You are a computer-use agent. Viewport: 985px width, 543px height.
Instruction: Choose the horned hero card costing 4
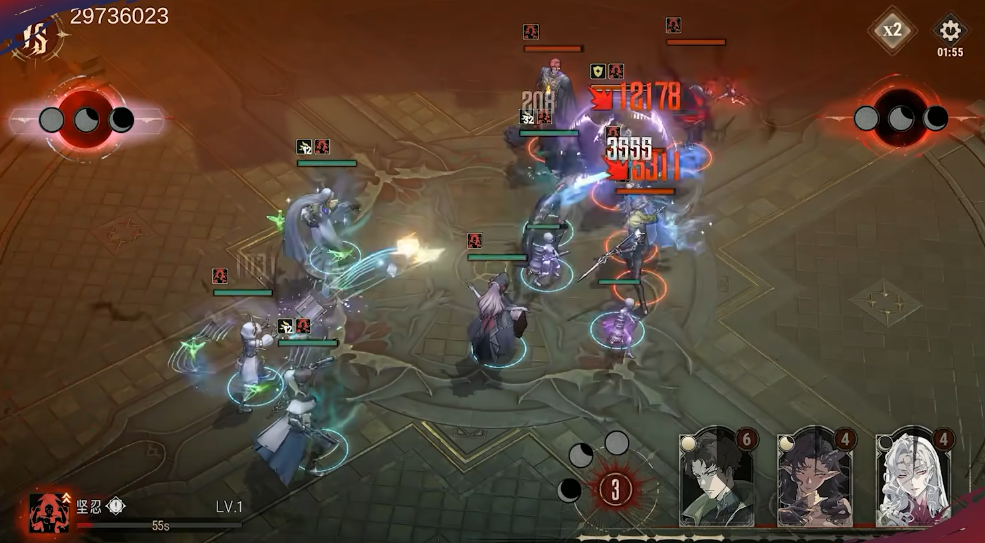(x=814, y=477)
